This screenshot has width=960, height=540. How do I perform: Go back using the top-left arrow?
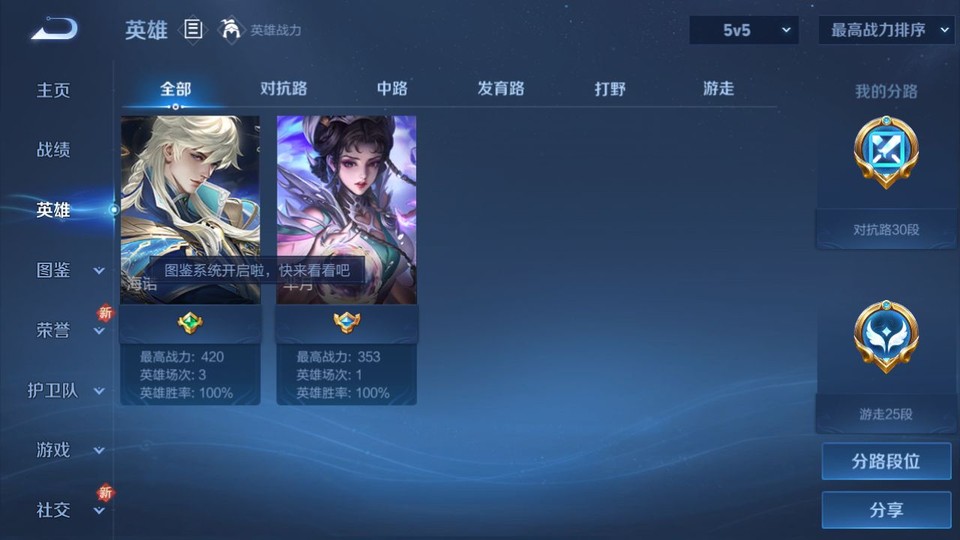(x=54, y=30)
